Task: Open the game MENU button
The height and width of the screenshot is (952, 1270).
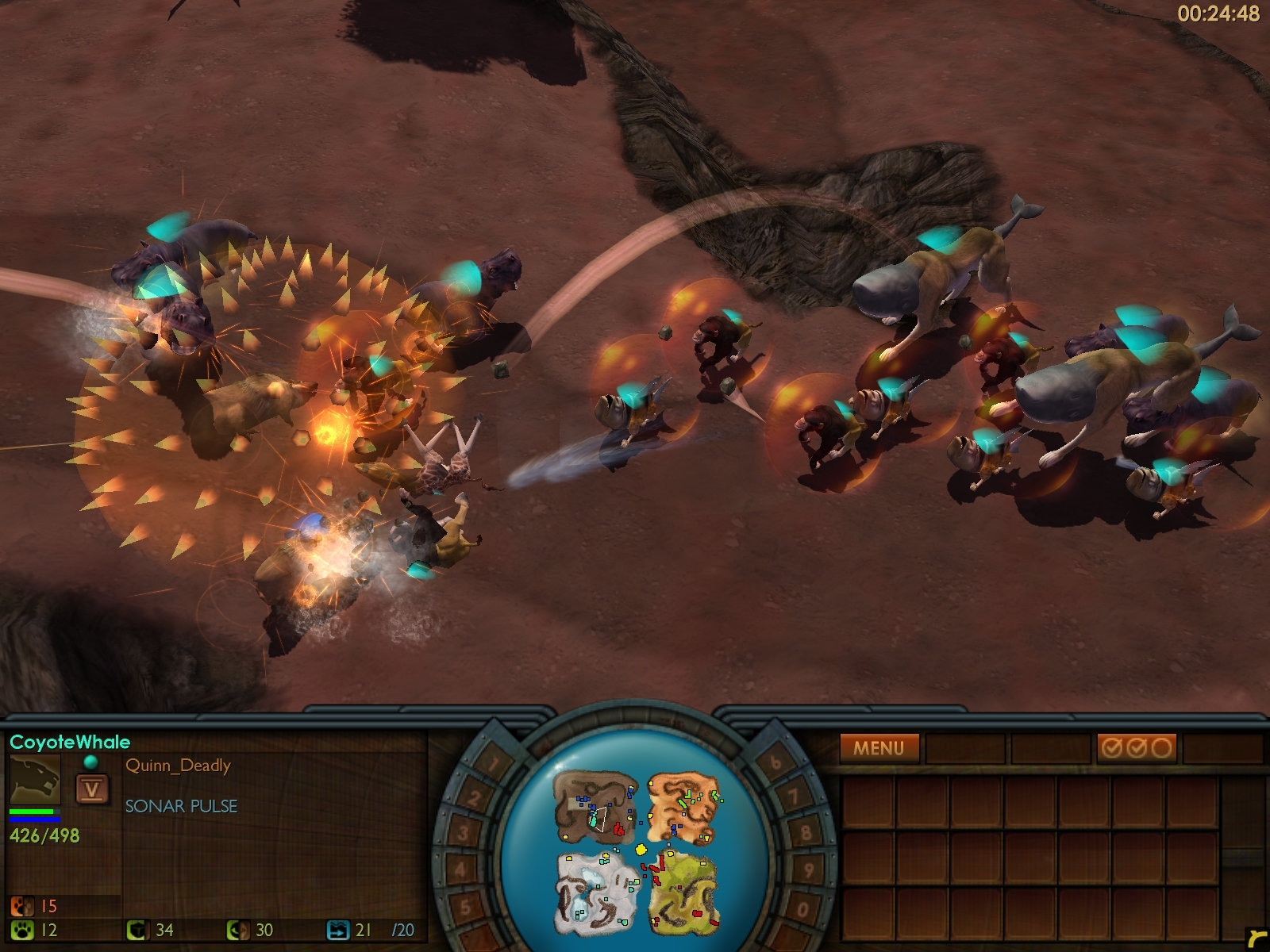Action: coord(879,747)
